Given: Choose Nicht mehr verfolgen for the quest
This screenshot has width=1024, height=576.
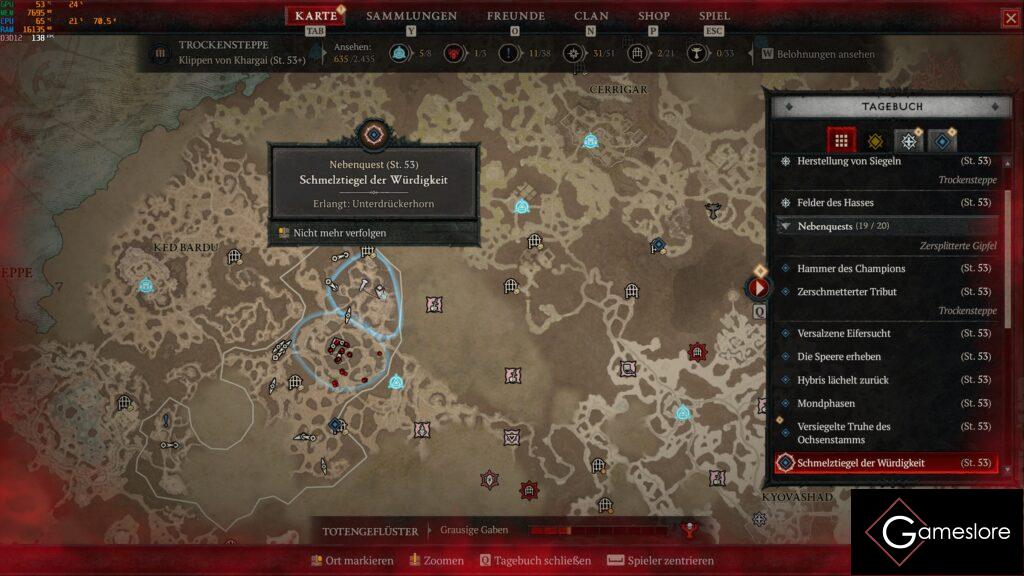Looking at the screenshot, I should [x=339, y=233].
